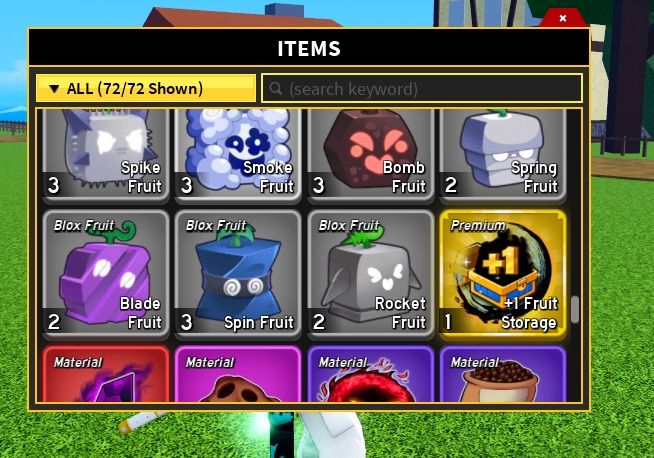Select the purple Blade Fruit

(x=105, y=273)
